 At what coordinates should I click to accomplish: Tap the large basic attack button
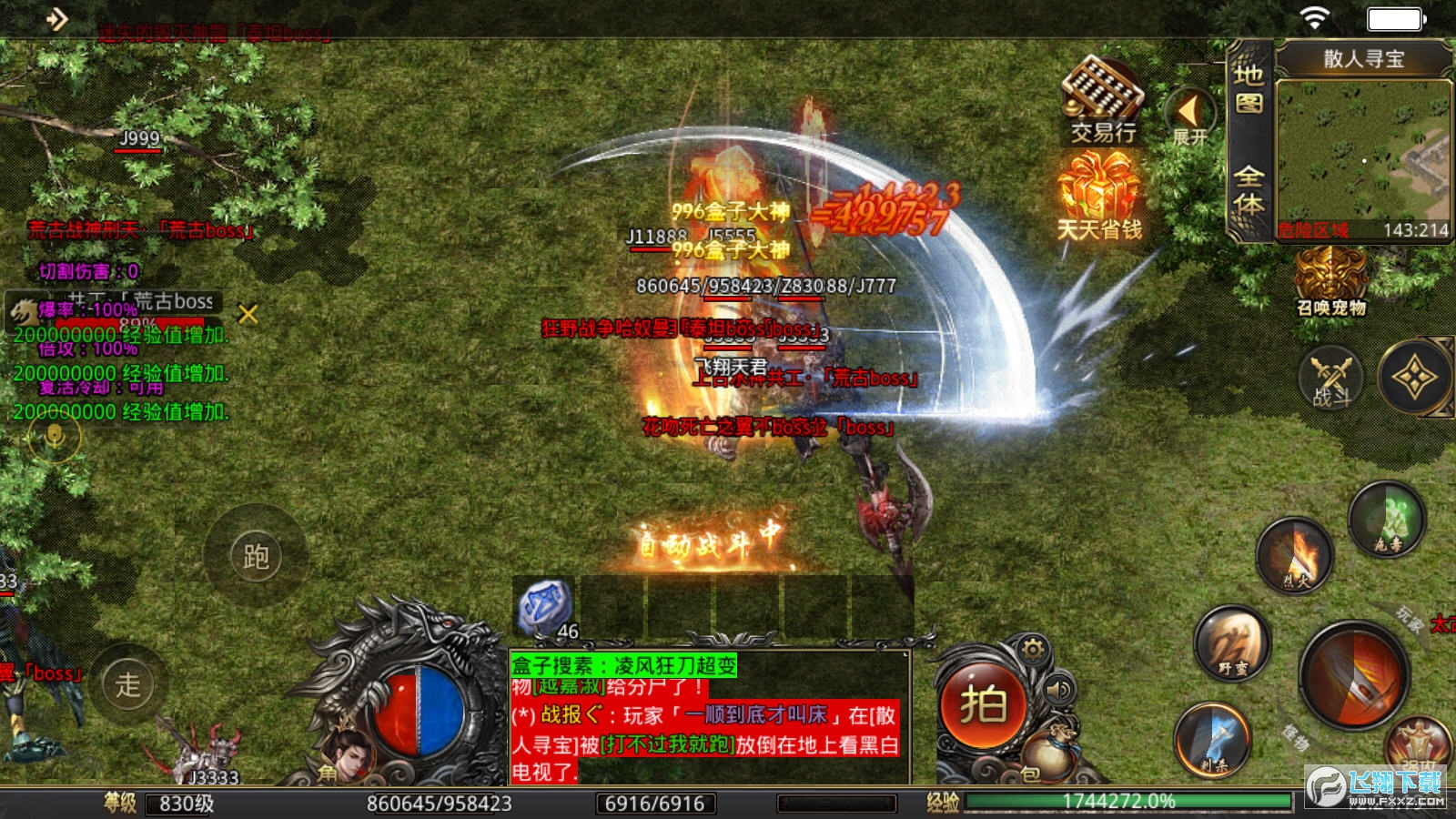1356,675
